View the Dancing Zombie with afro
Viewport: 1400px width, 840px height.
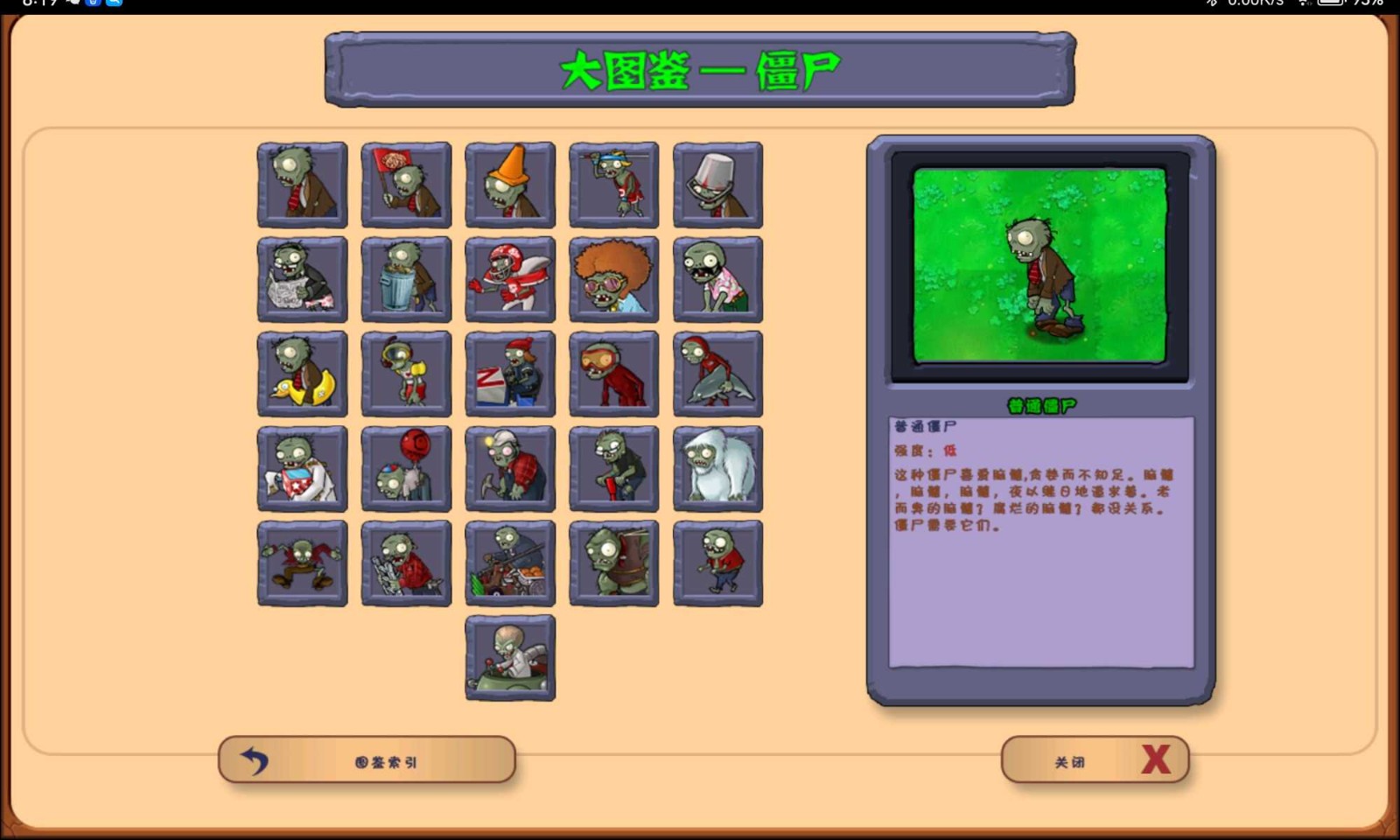(613, 280)
